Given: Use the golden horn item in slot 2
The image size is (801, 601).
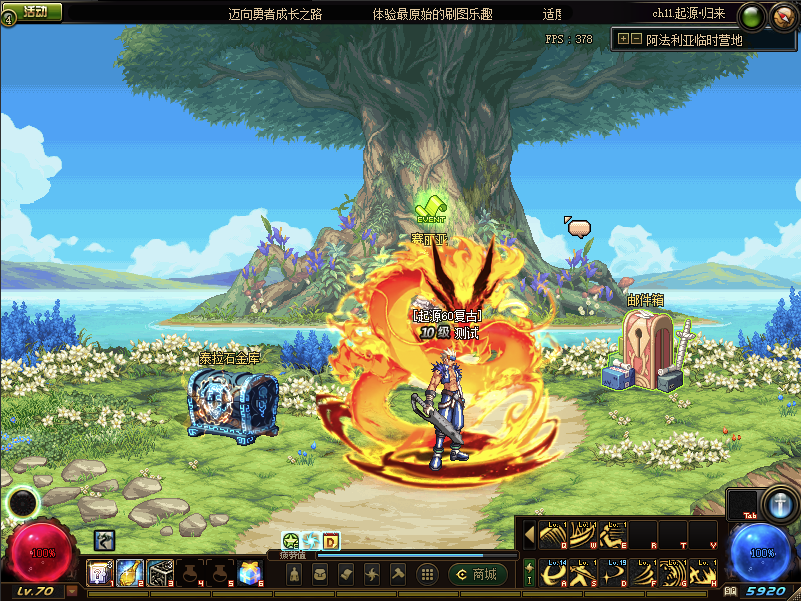Looking at the screenshot, I should (130, 572).
